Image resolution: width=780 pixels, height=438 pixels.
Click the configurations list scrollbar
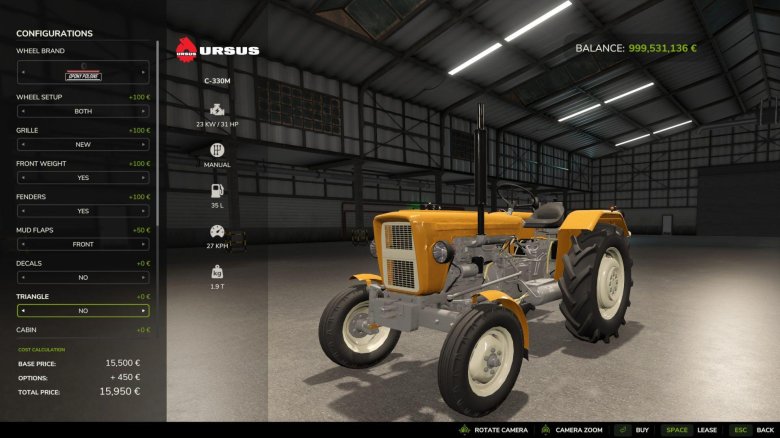coord(157,130)
